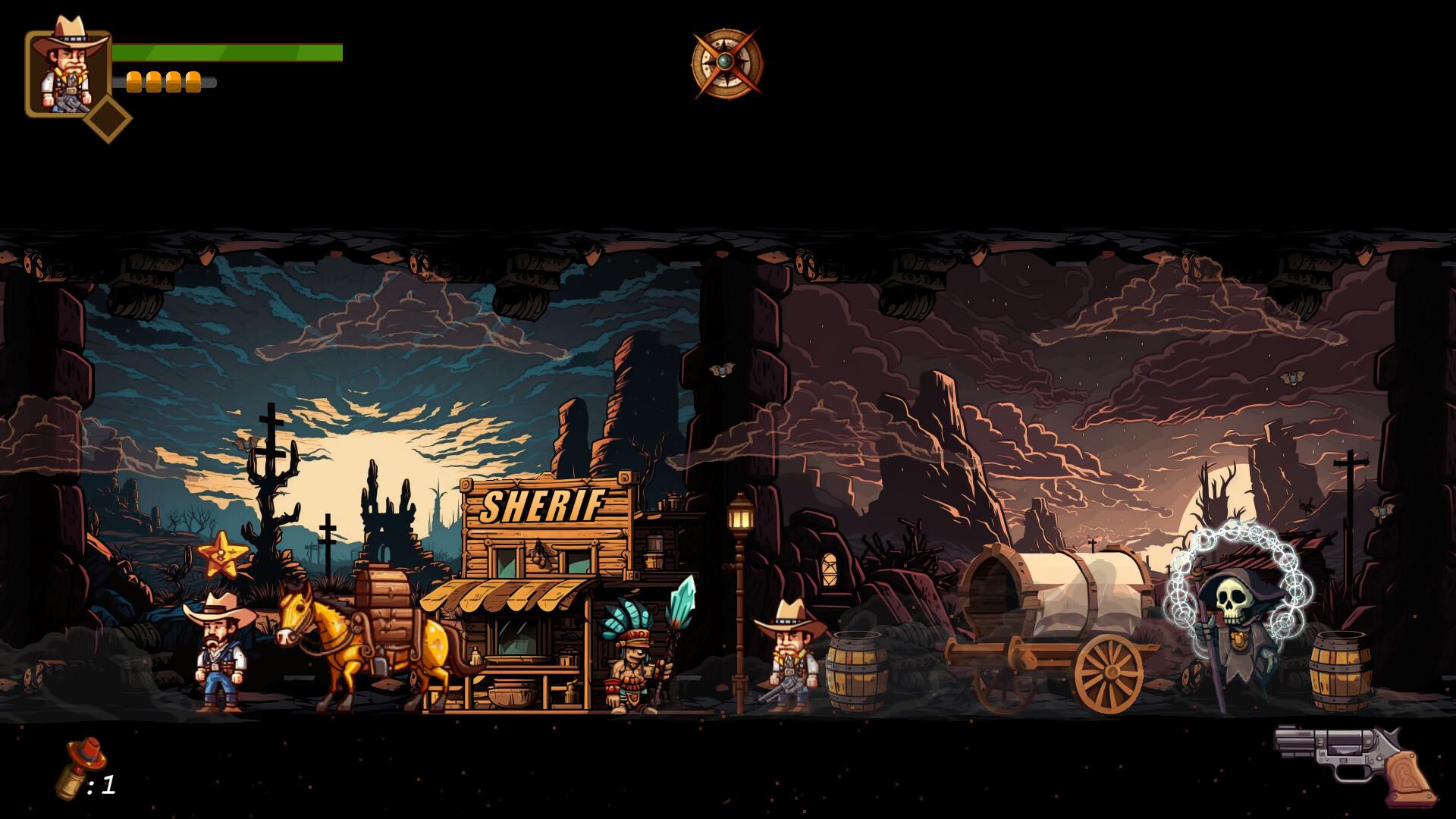
Task: Click the diamond emblem below the portrait
Action: pyautogui.click(x=108, y=118)
